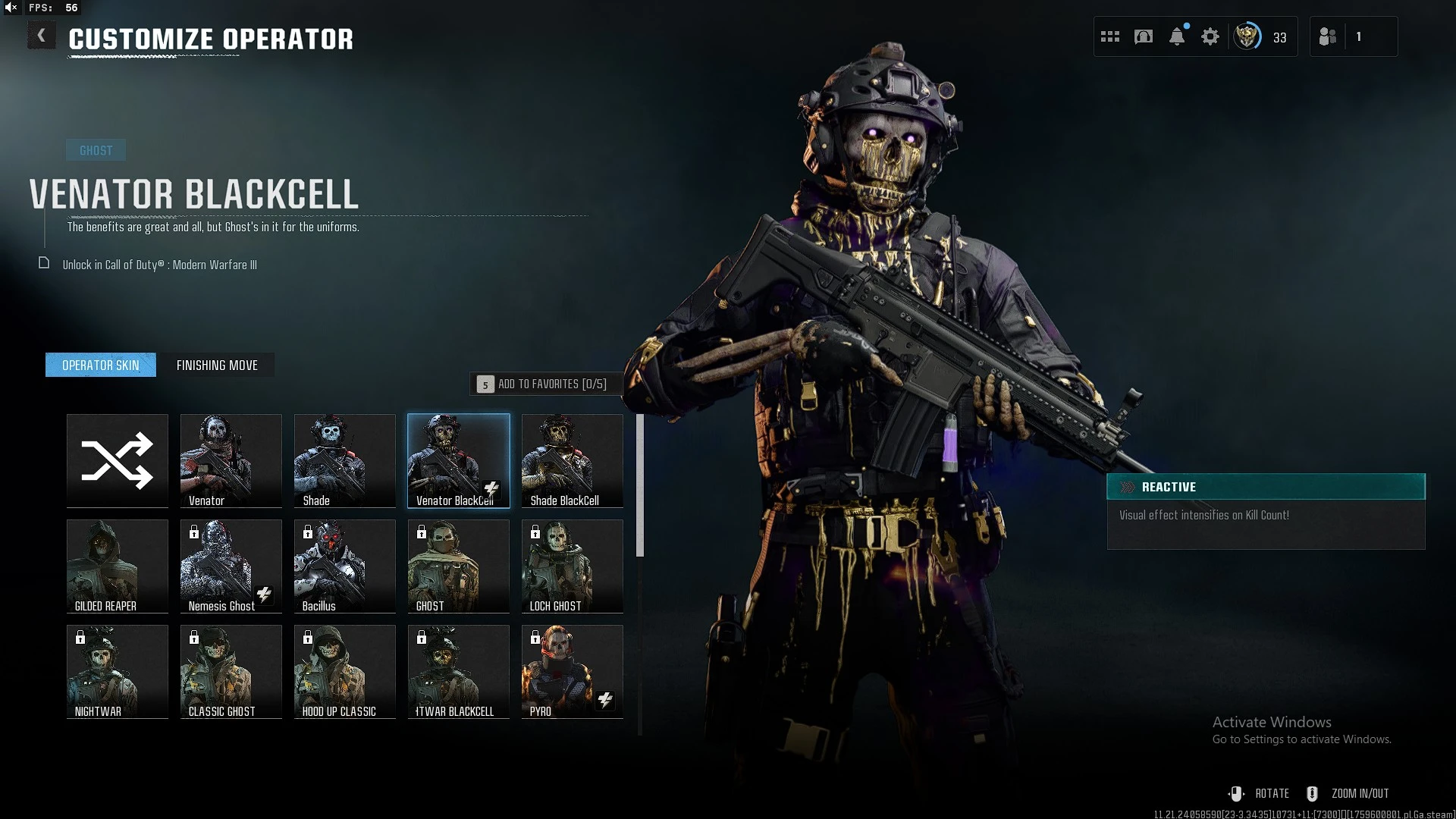The width and height of the screenshot is (1456, 819).
Task: Select the Venator BlackCell skin tile
Action: (x=459, y=460)
